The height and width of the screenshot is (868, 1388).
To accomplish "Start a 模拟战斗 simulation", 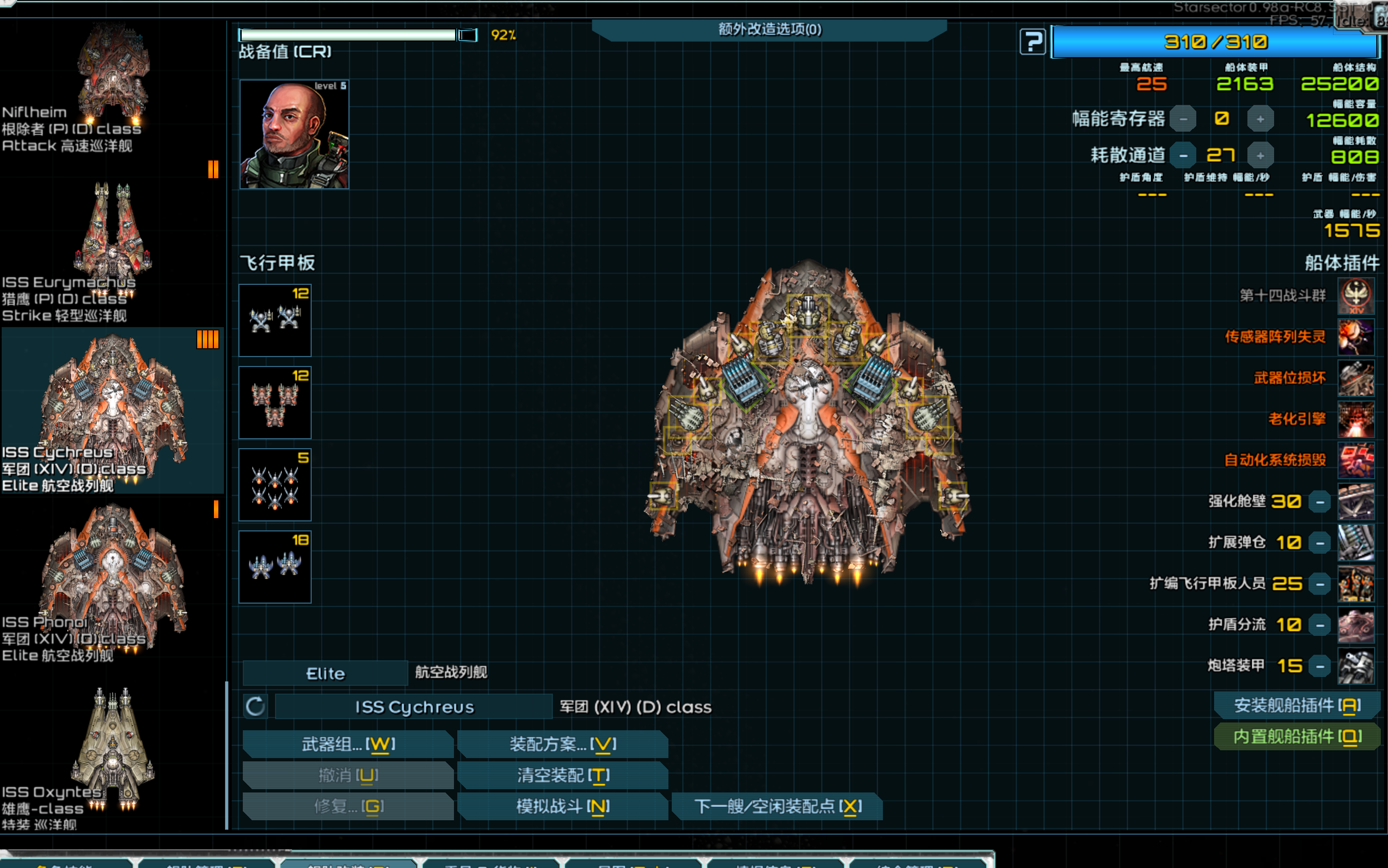I will 562,806.
